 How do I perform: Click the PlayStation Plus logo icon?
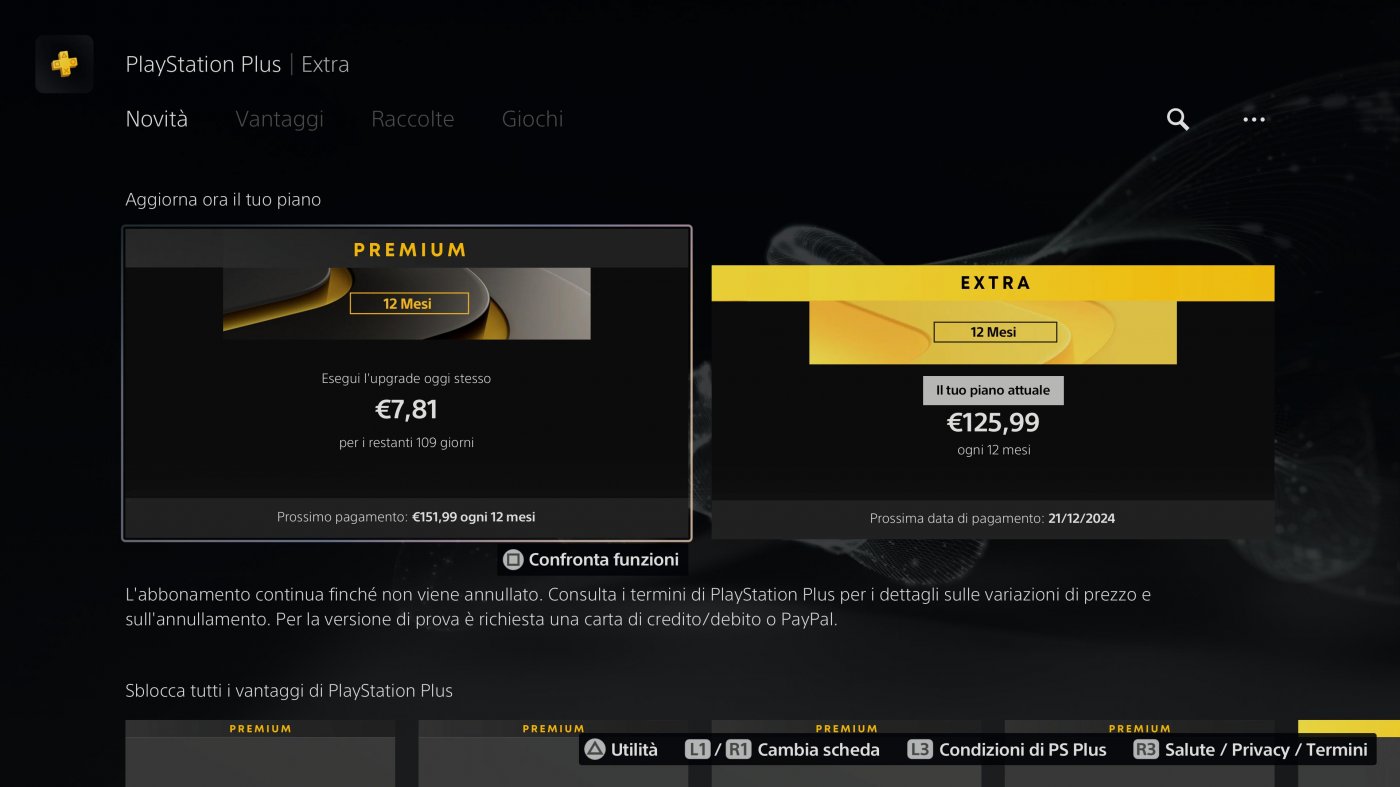[63, 63]
